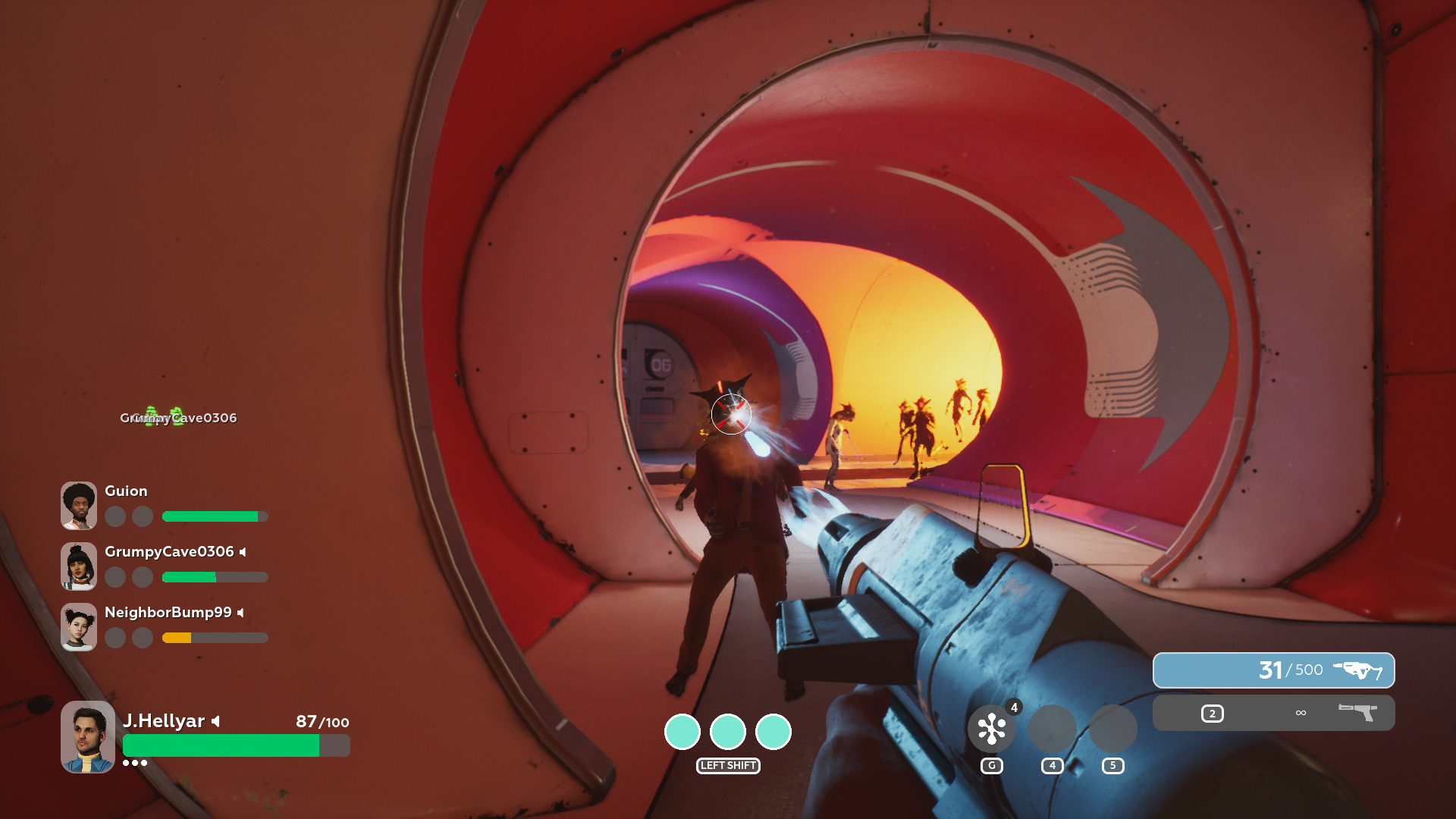1456x819 pixels.
Task: Toggle J.Hellyar's speaker icon
Action: [215, 721]
